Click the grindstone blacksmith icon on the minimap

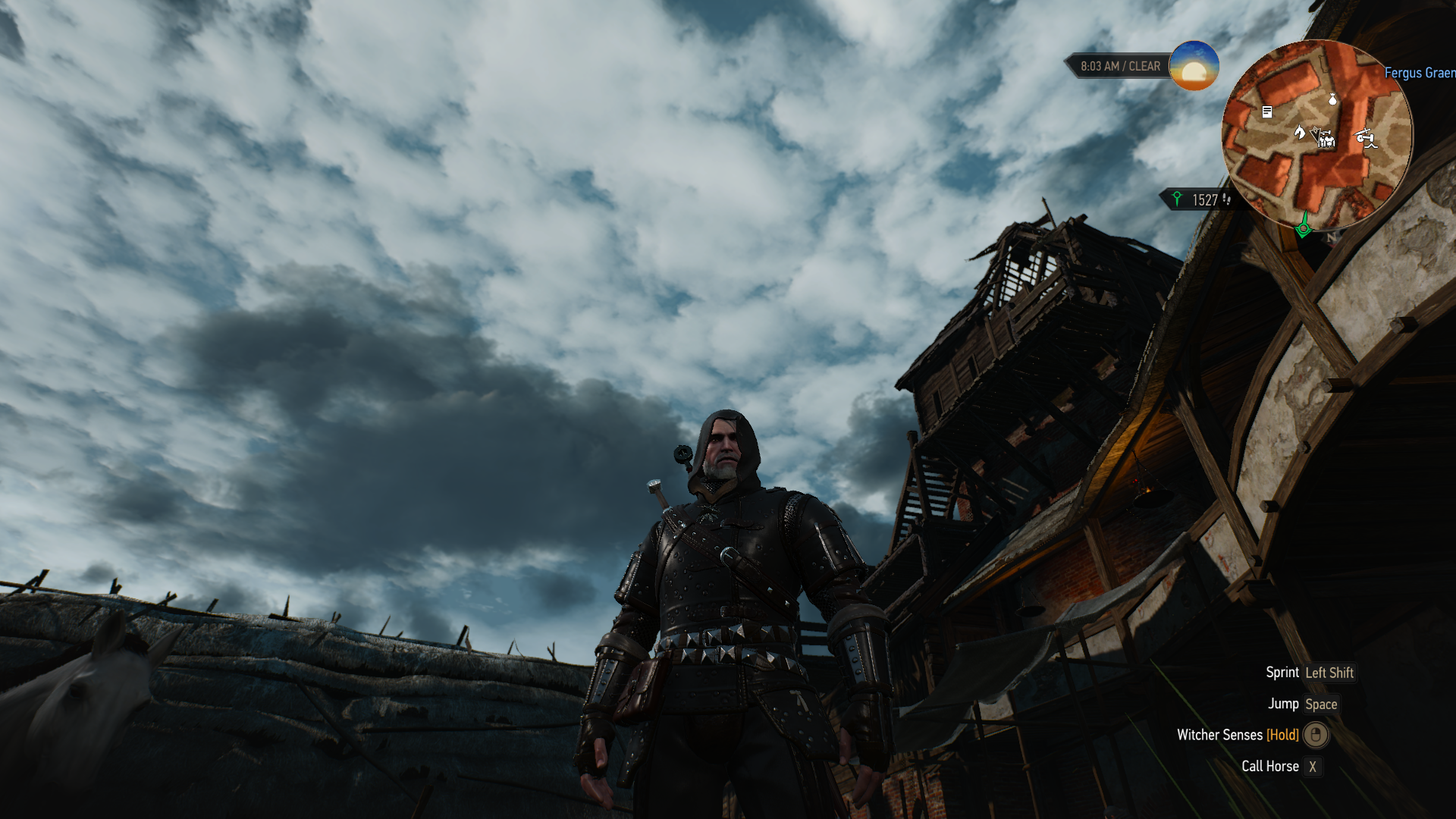coord(1366,139)
